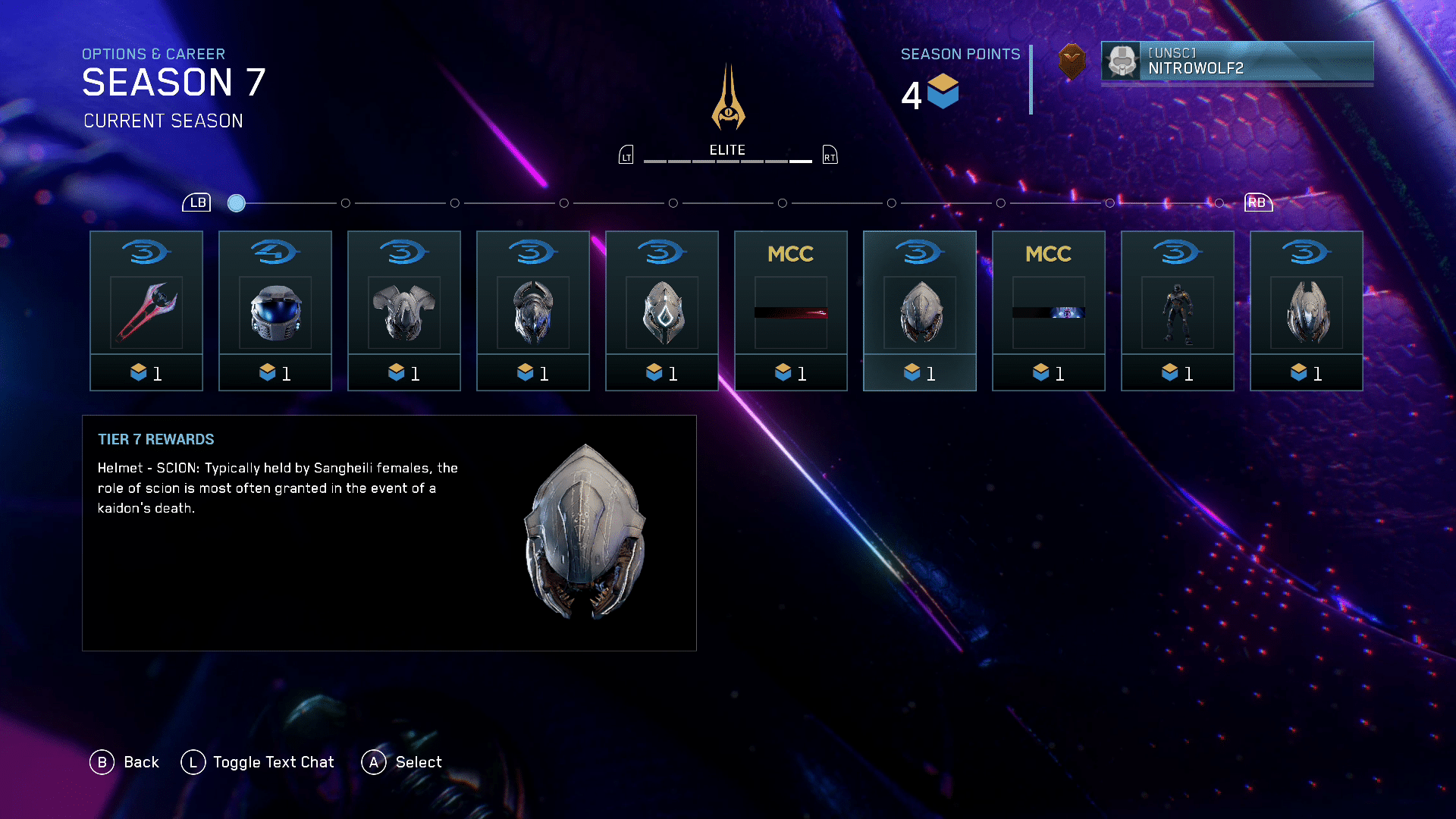Unlock the highlighted Scion helmet reward tile

click(x=920, y=311)
